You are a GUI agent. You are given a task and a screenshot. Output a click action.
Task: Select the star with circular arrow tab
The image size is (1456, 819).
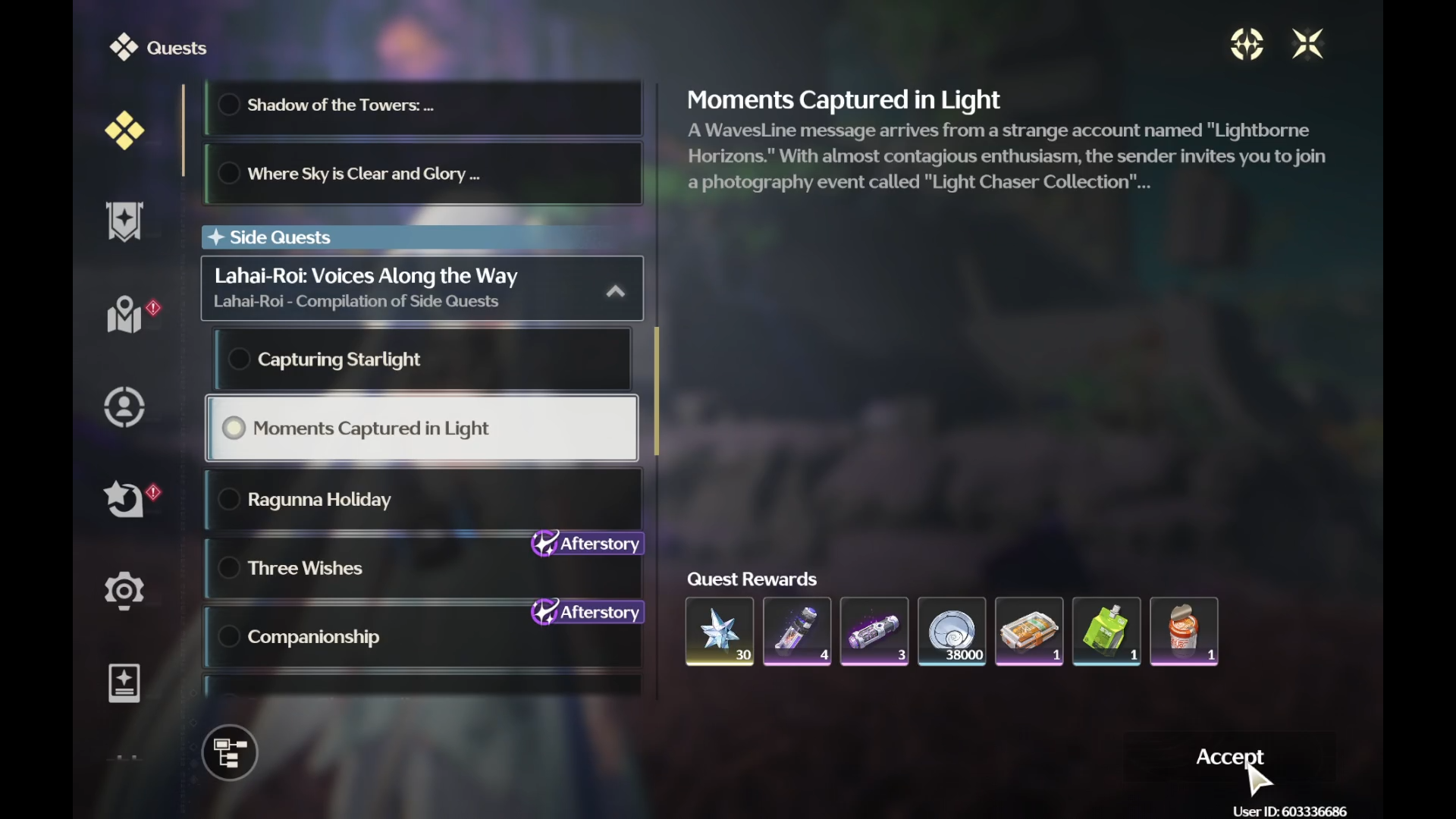[x=124, y=500]
